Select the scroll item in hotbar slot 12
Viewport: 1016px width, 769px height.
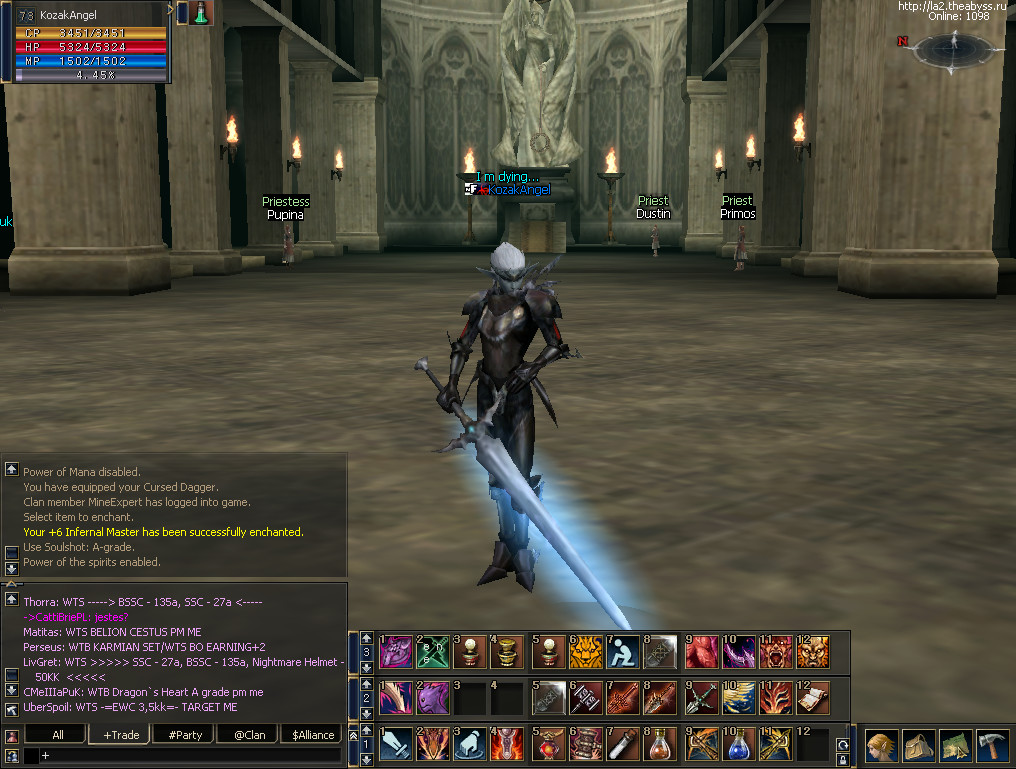(x=813, y=697)
